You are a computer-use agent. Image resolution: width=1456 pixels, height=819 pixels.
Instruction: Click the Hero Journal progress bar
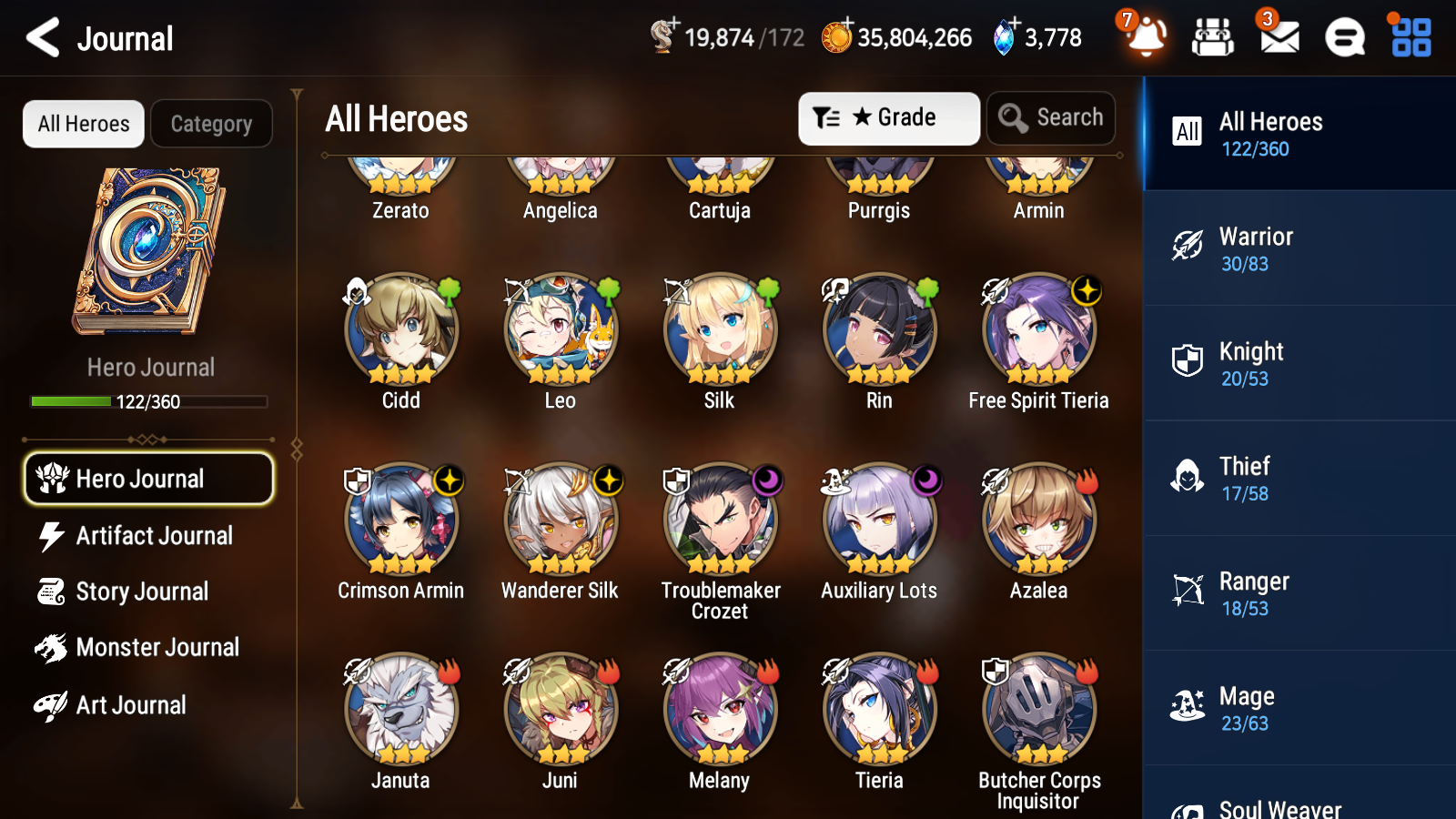148,400
